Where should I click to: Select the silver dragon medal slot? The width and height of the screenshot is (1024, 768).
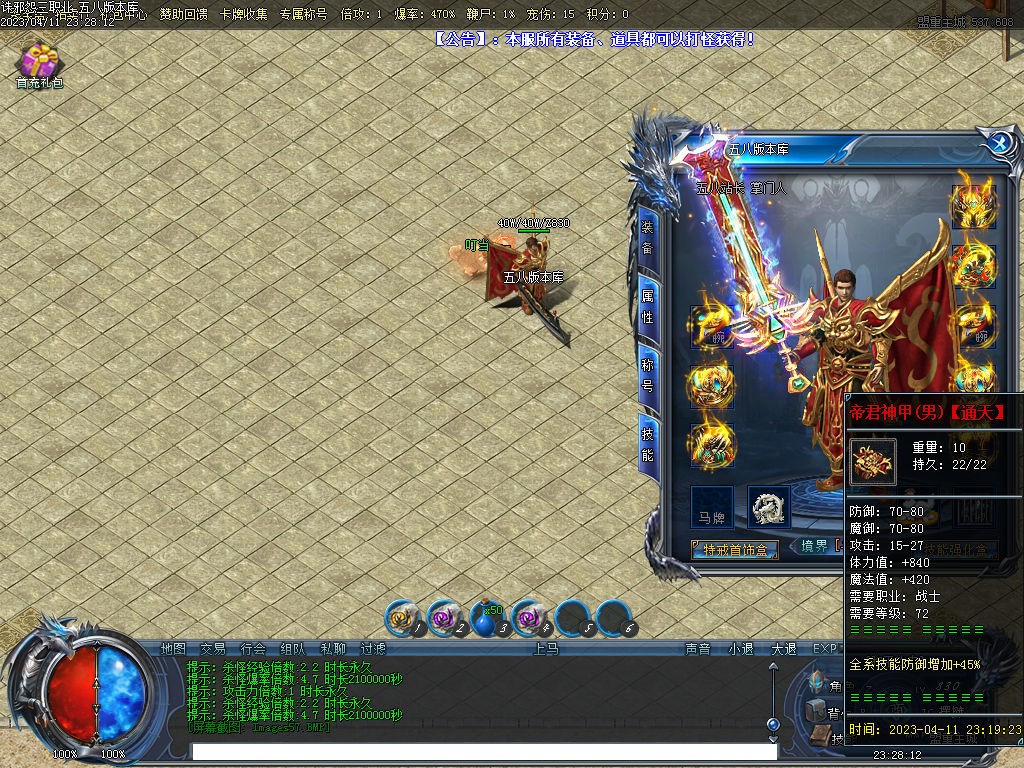click(768, 507)
